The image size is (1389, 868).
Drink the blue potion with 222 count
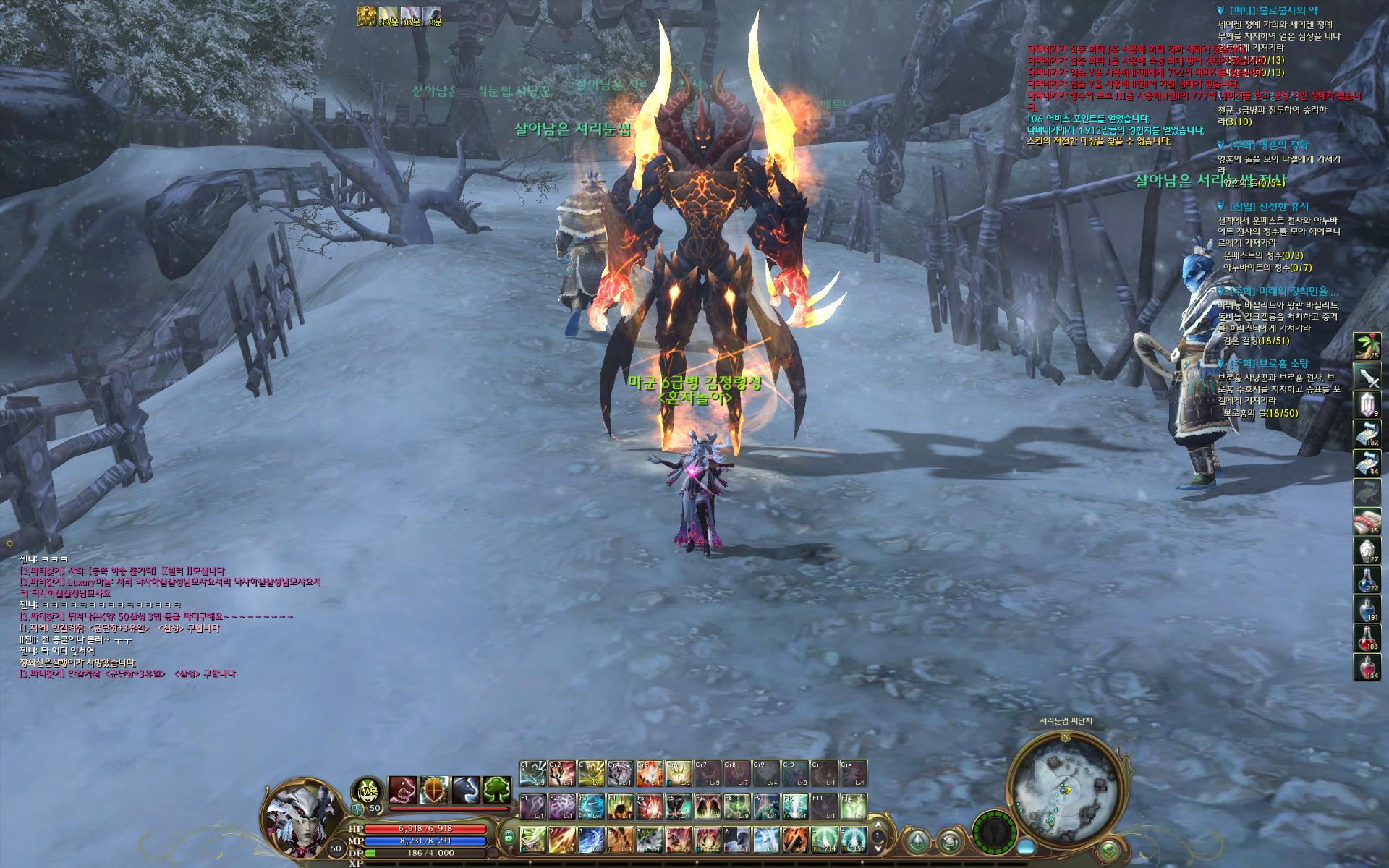click(x=1367, y=579)
